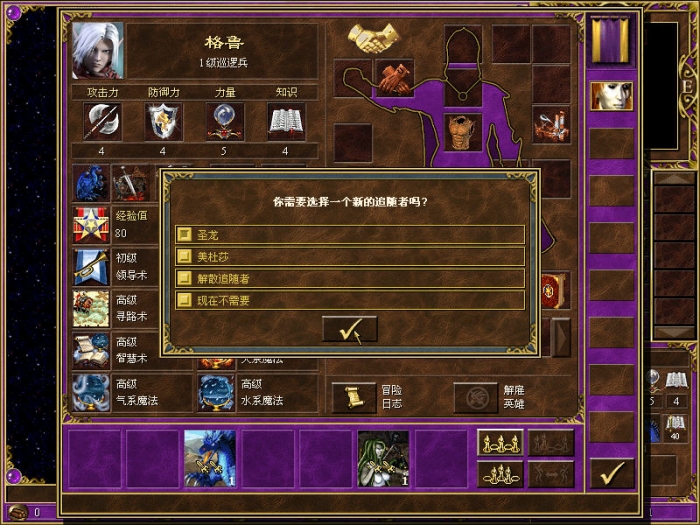Select the gloves equipment slot
The width and height of the screenshot is (700, 525).
[x=394, y=77]
